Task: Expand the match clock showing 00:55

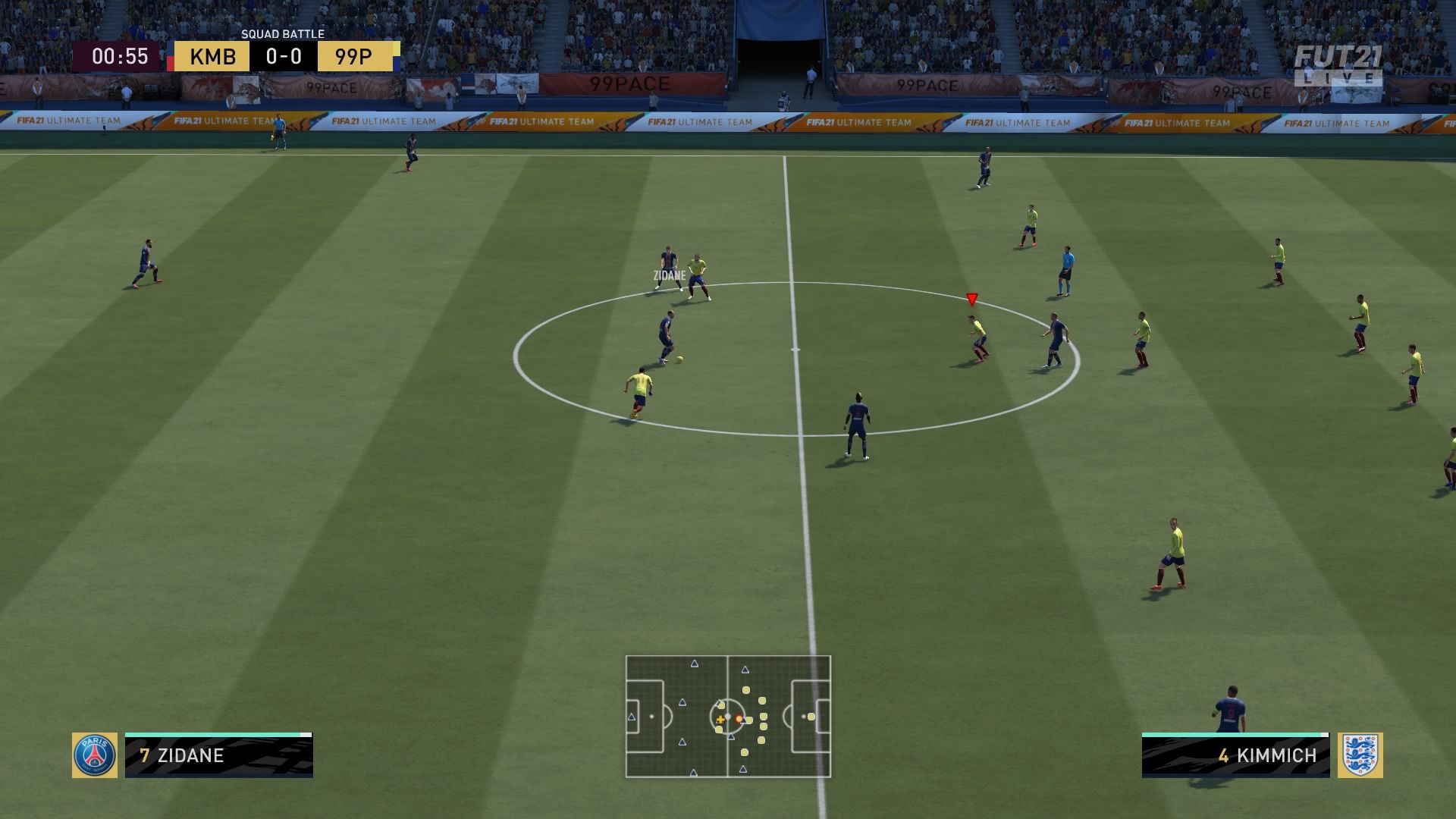Action: tap(121, 56)
